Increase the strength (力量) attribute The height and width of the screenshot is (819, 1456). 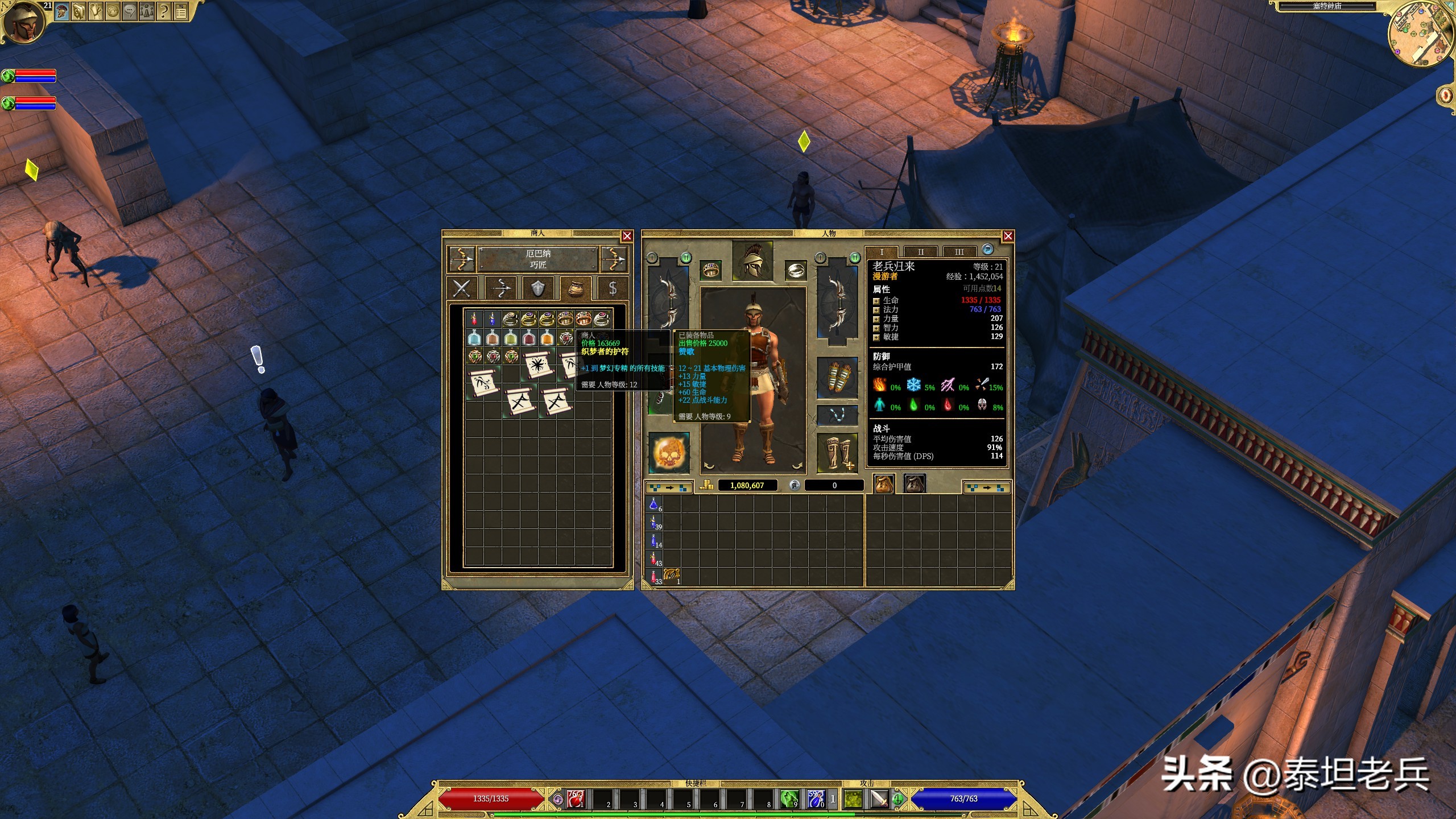pyautogui.click(x=876, y=319)
